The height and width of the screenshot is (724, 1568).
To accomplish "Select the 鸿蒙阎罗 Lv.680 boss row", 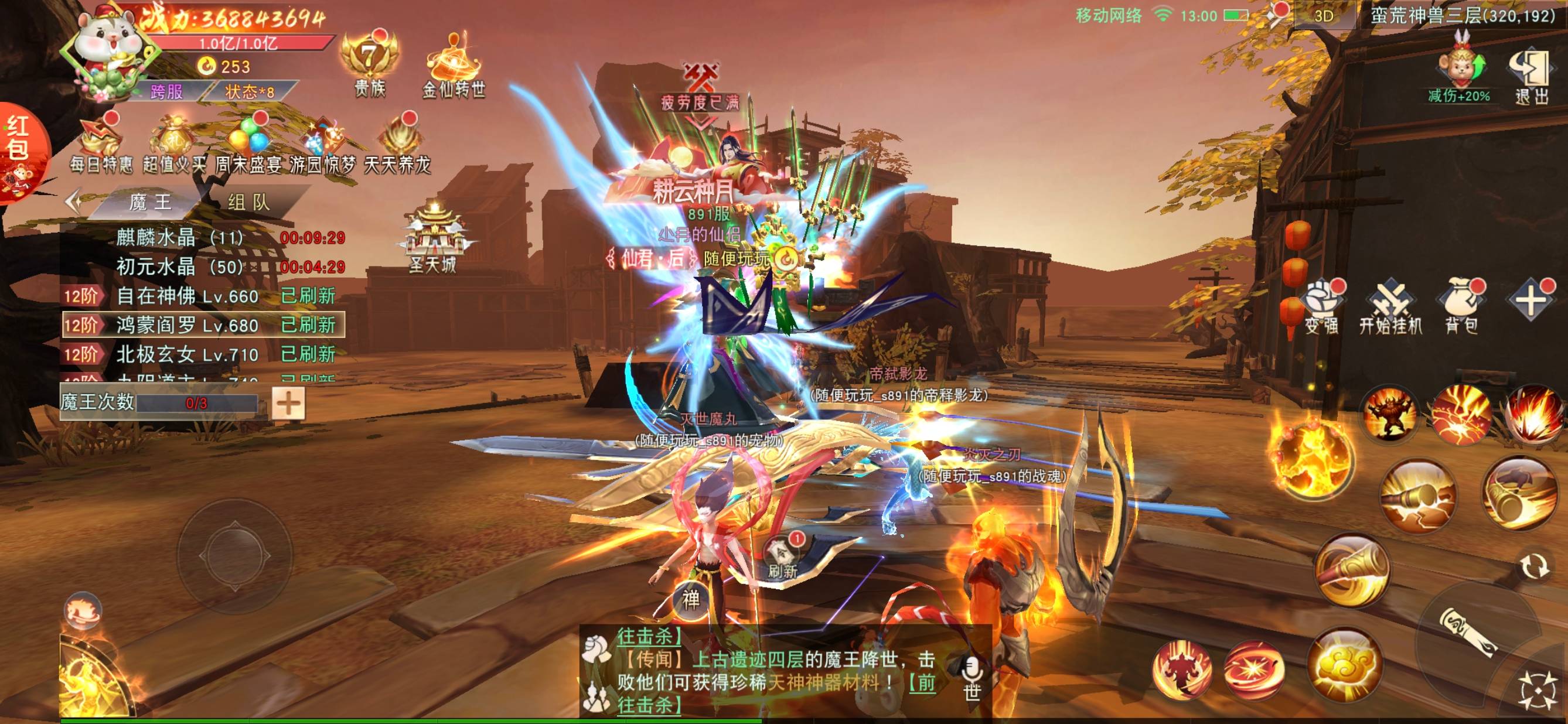I will [203, 325].
